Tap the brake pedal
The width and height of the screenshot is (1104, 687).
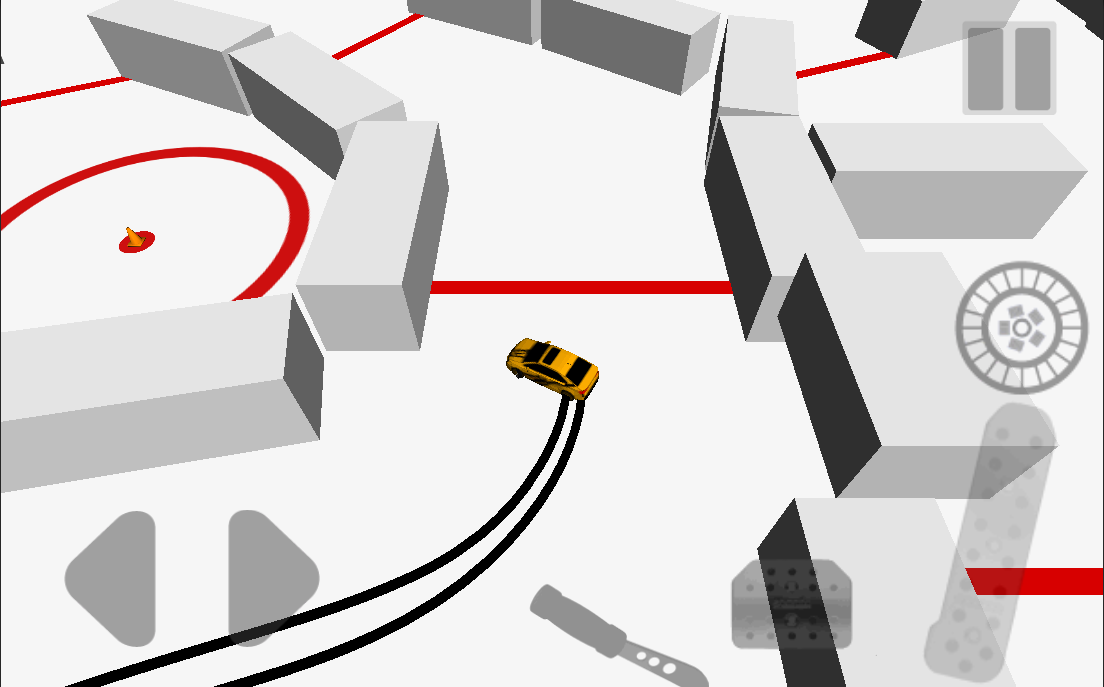pos(792,603)
